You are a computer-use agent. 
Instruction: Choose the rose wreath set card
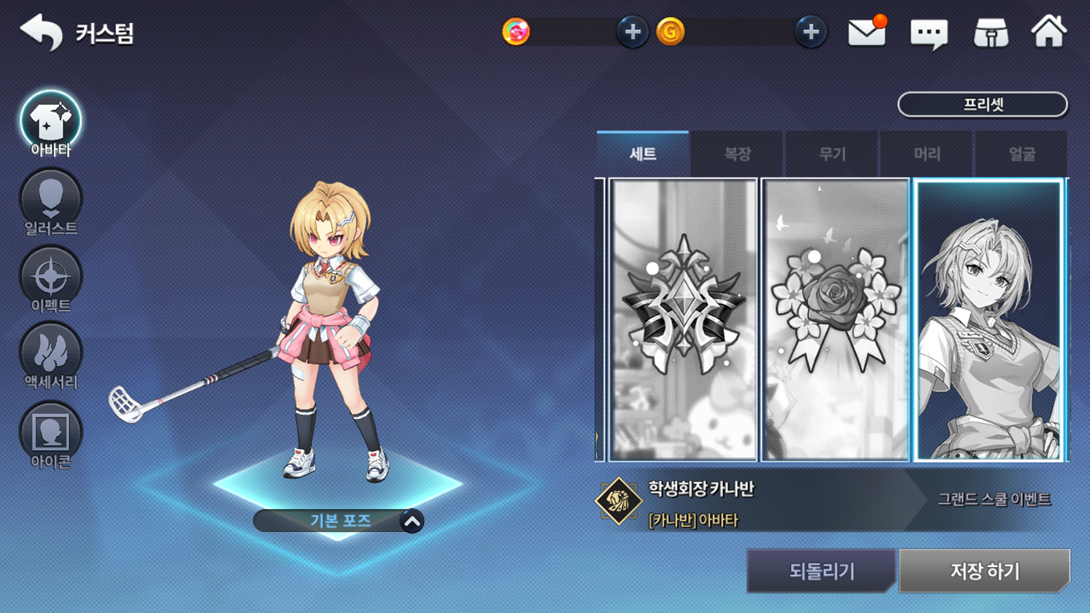click(x=835, y=320)
